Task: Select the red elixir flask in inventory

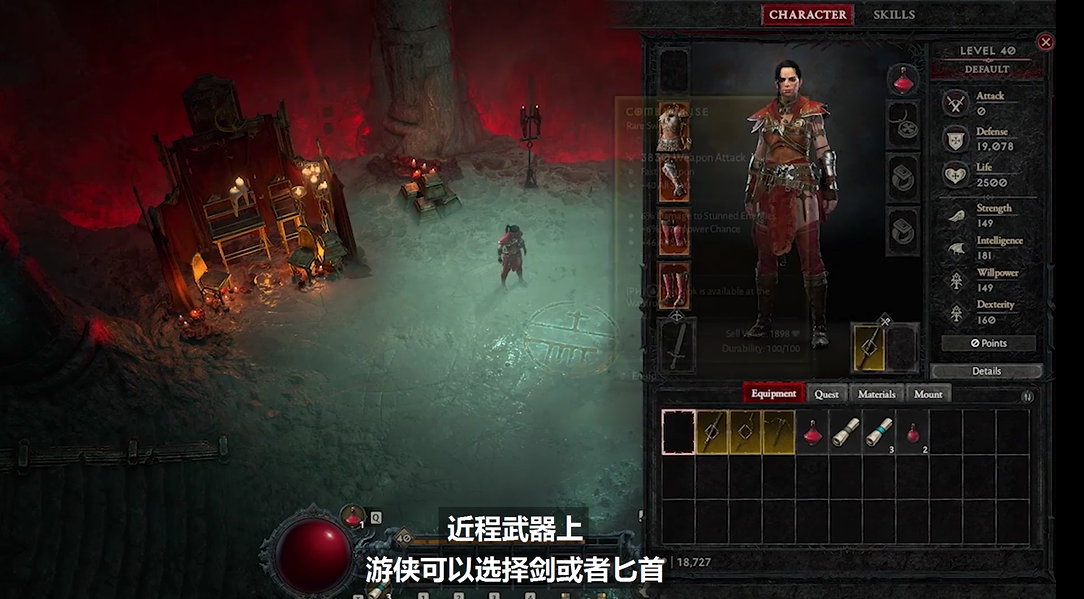Action: coord(812,432)
